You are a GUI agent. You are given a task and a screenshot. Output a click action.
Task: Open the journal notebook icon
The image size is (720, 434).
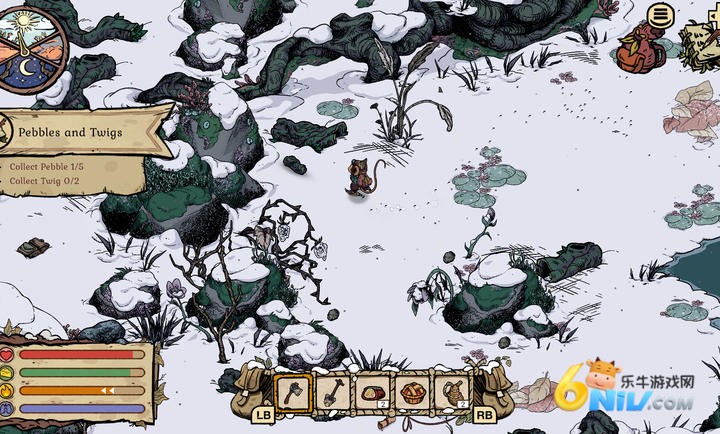point(702,42)
